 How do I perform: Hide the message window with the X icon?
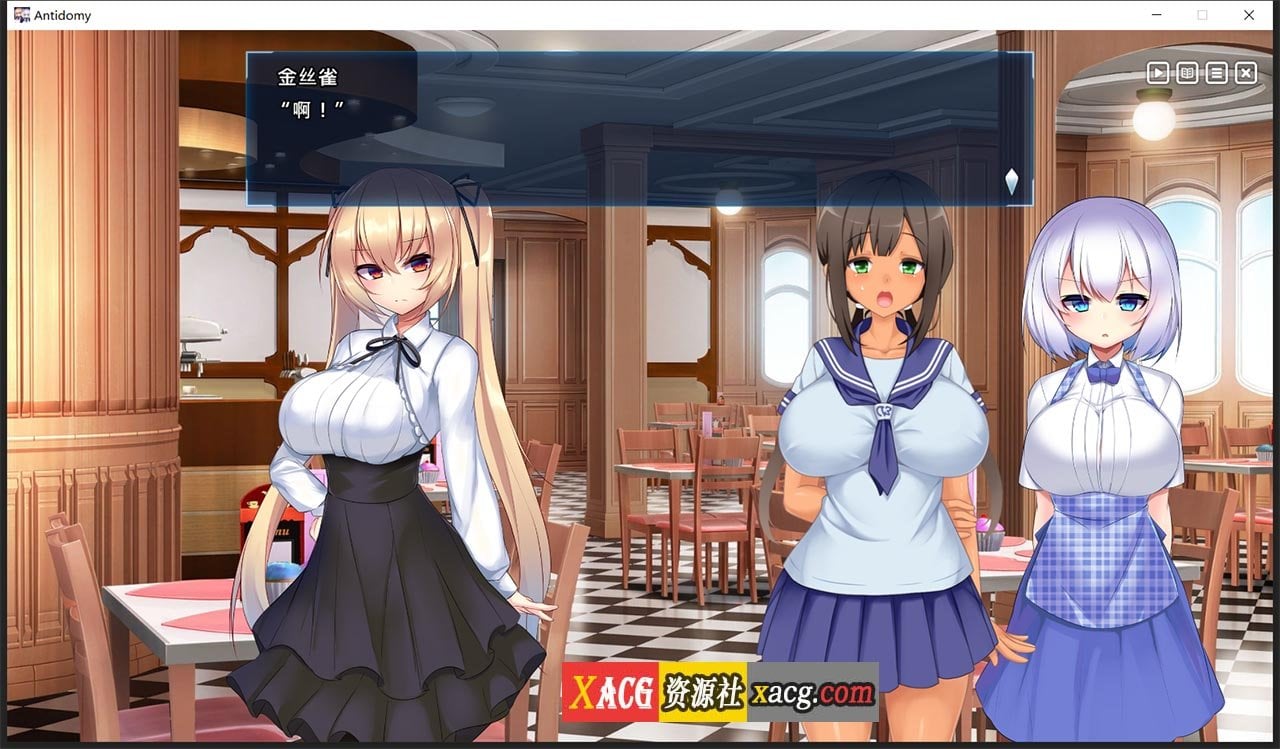point(1245,73)
